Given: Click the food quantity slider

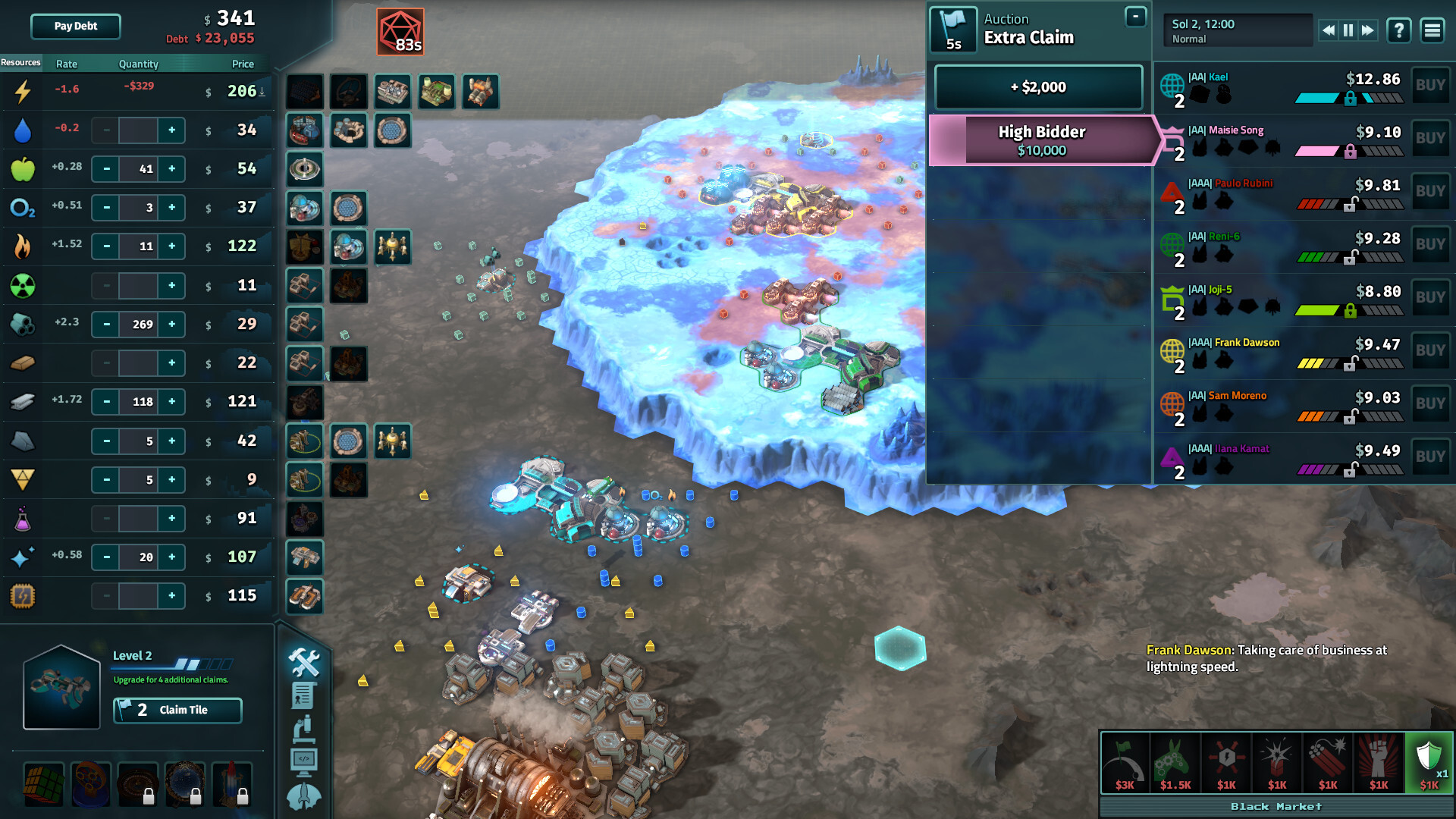Looking at the screenshot, I should click(x=138, y=169).
